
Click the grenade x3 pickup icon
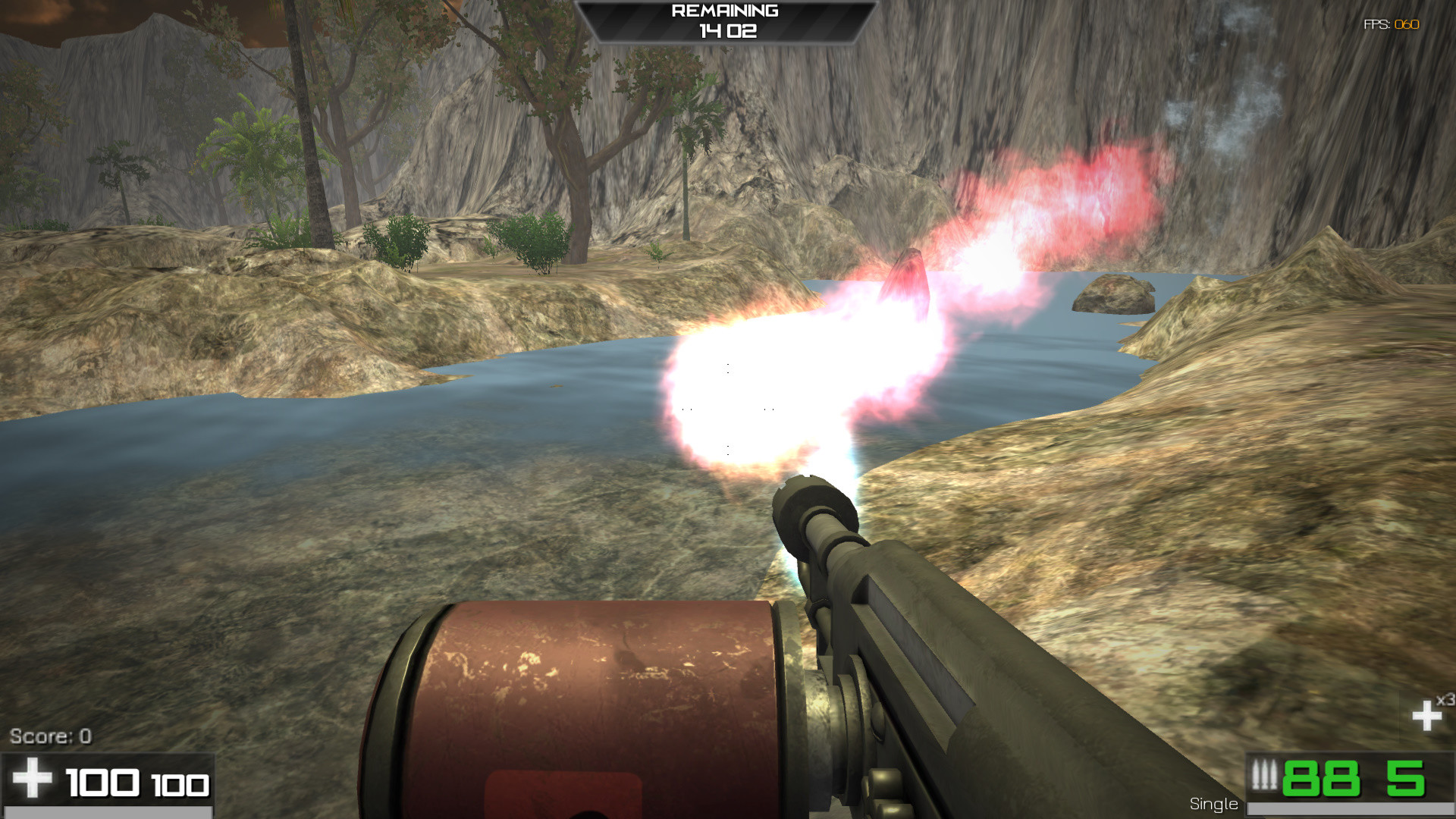tap(1425, 714)
